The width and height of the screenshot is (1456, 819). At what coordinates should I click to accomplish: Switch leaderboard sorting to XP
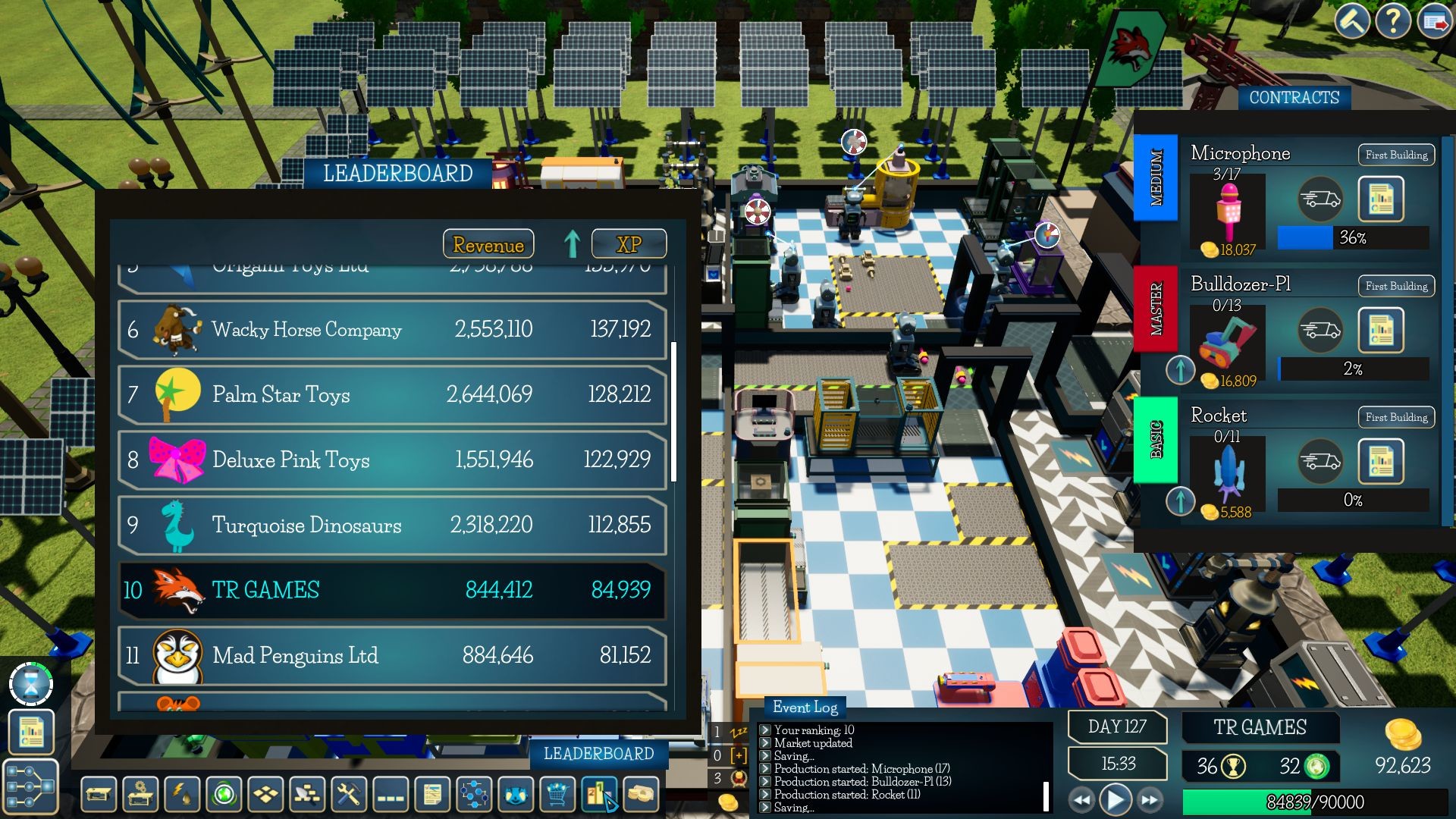tap(629, 243)
